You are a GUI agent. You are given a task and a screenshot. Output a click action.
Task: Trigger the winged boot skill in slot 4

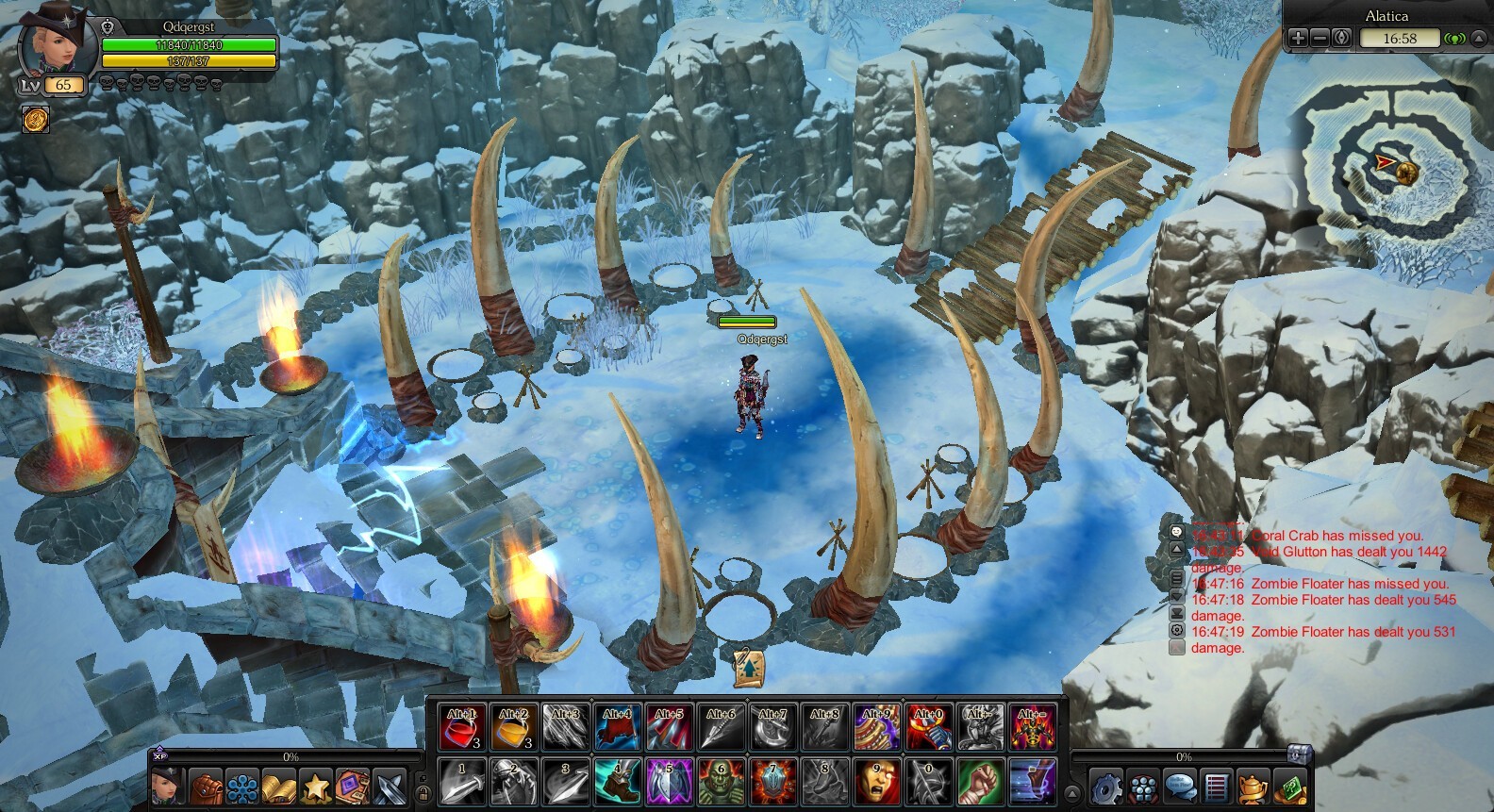617,781
